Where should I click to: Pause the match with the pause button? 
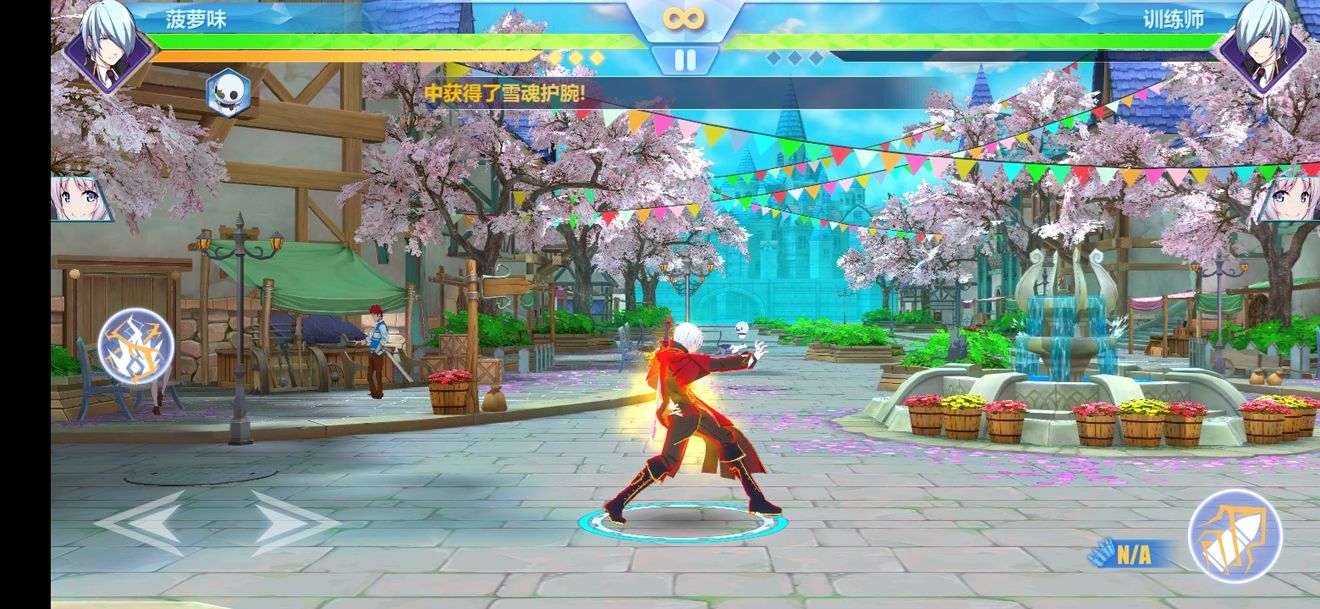coord(685,60)
